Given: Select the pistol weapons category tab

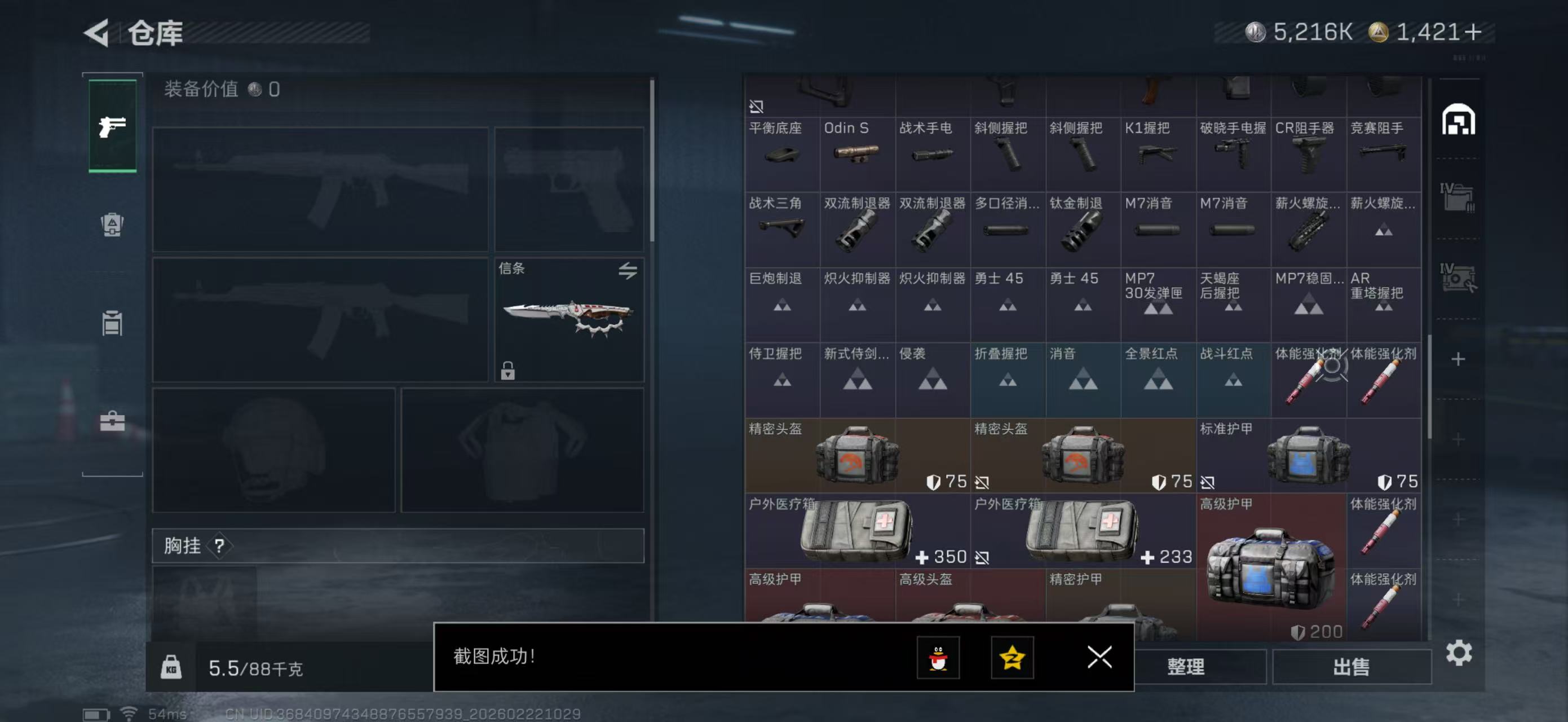Looking at the screenshot, I should (x=112, y=126).
